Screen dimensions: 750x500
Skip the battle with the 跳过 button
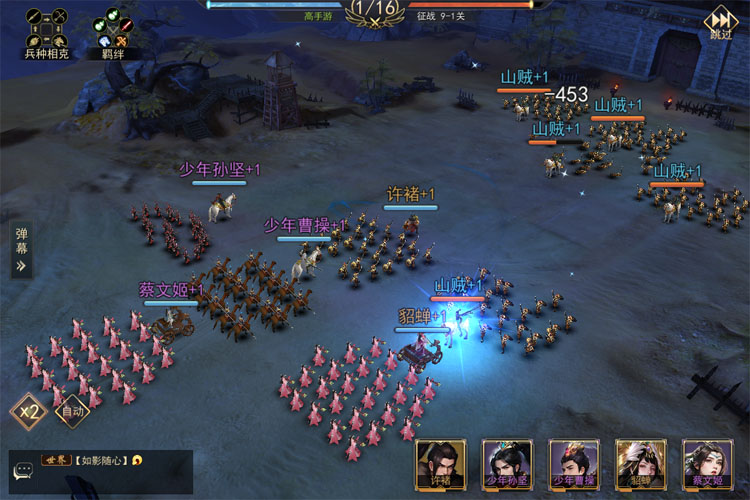(x=720, y=24)
